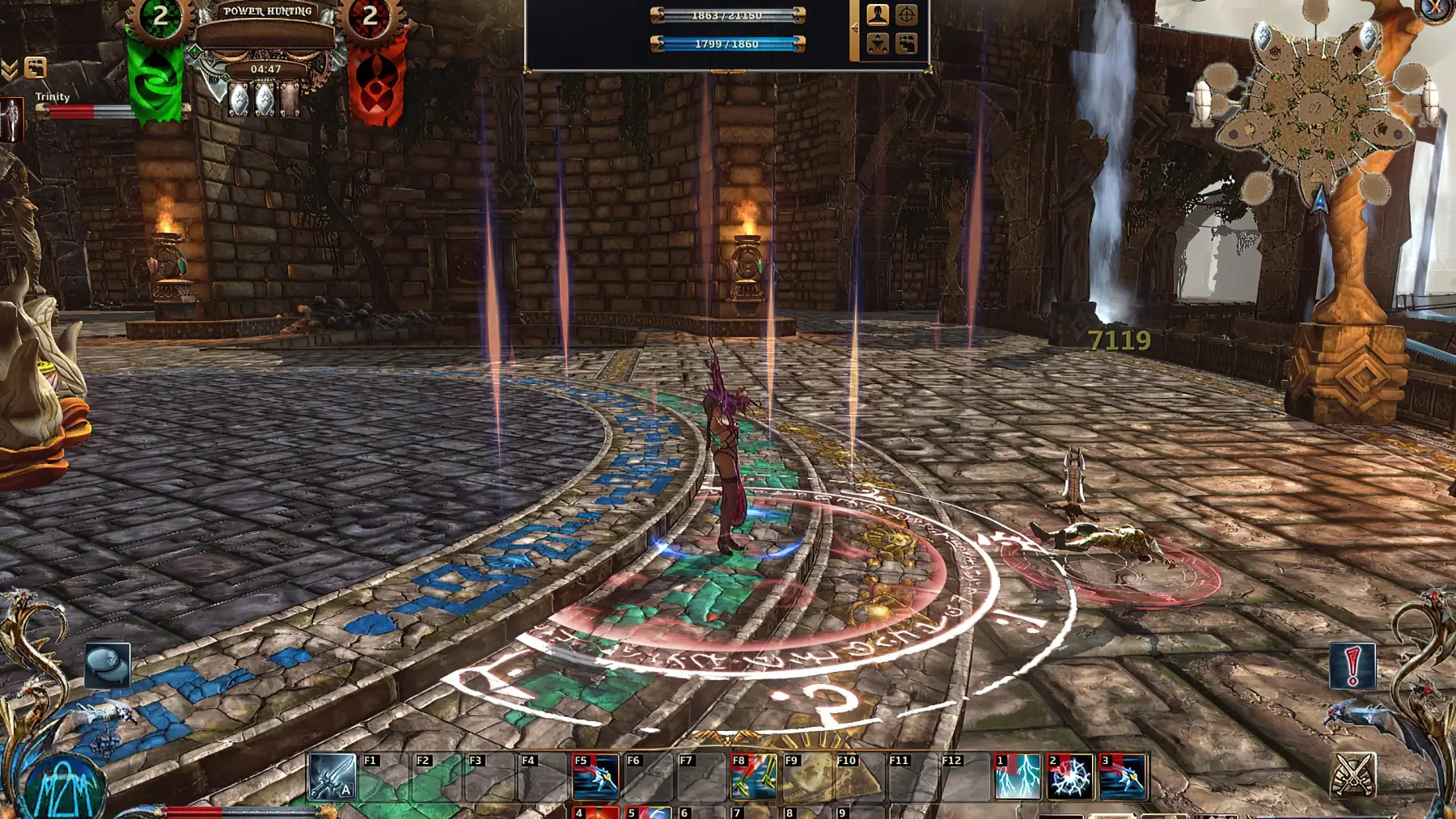This screenshot has width=1456, height=819.
Task: Cast the lightning bolt skill in slot 1
Action: coord(1017,777)
